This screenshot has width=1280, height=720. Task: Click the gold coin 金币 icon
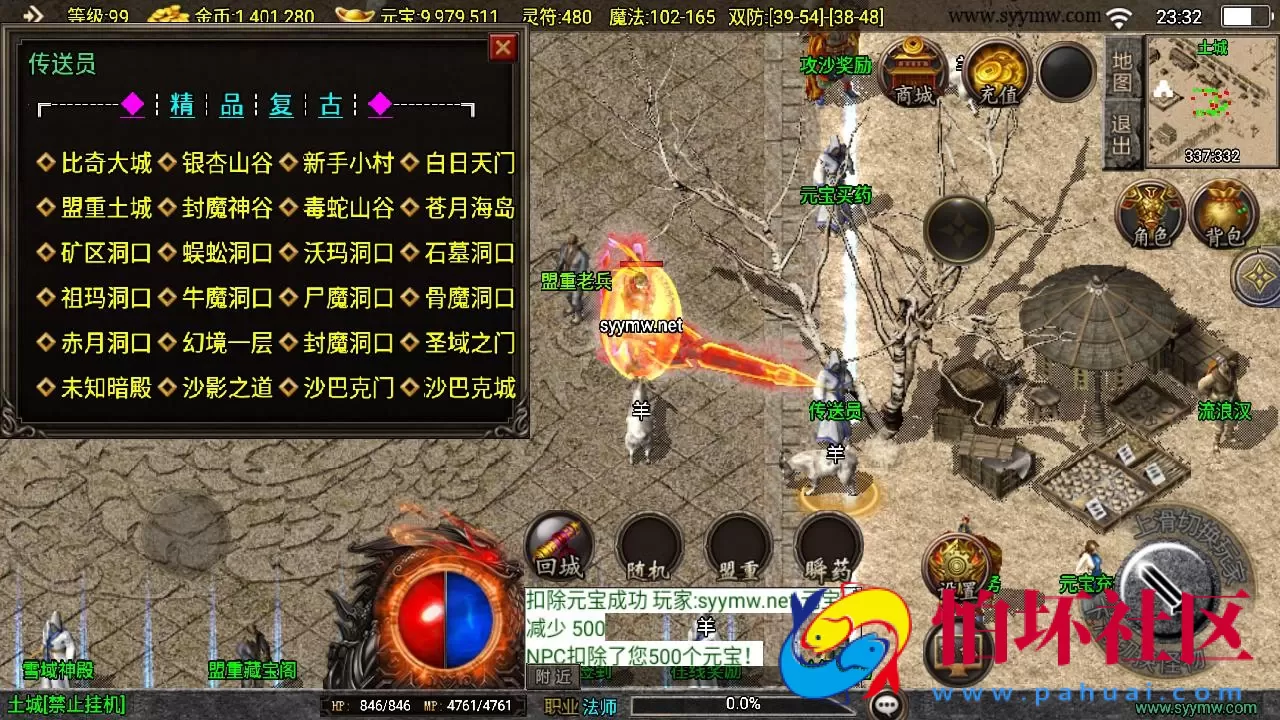pyautogui.click(x=170, y=15)
